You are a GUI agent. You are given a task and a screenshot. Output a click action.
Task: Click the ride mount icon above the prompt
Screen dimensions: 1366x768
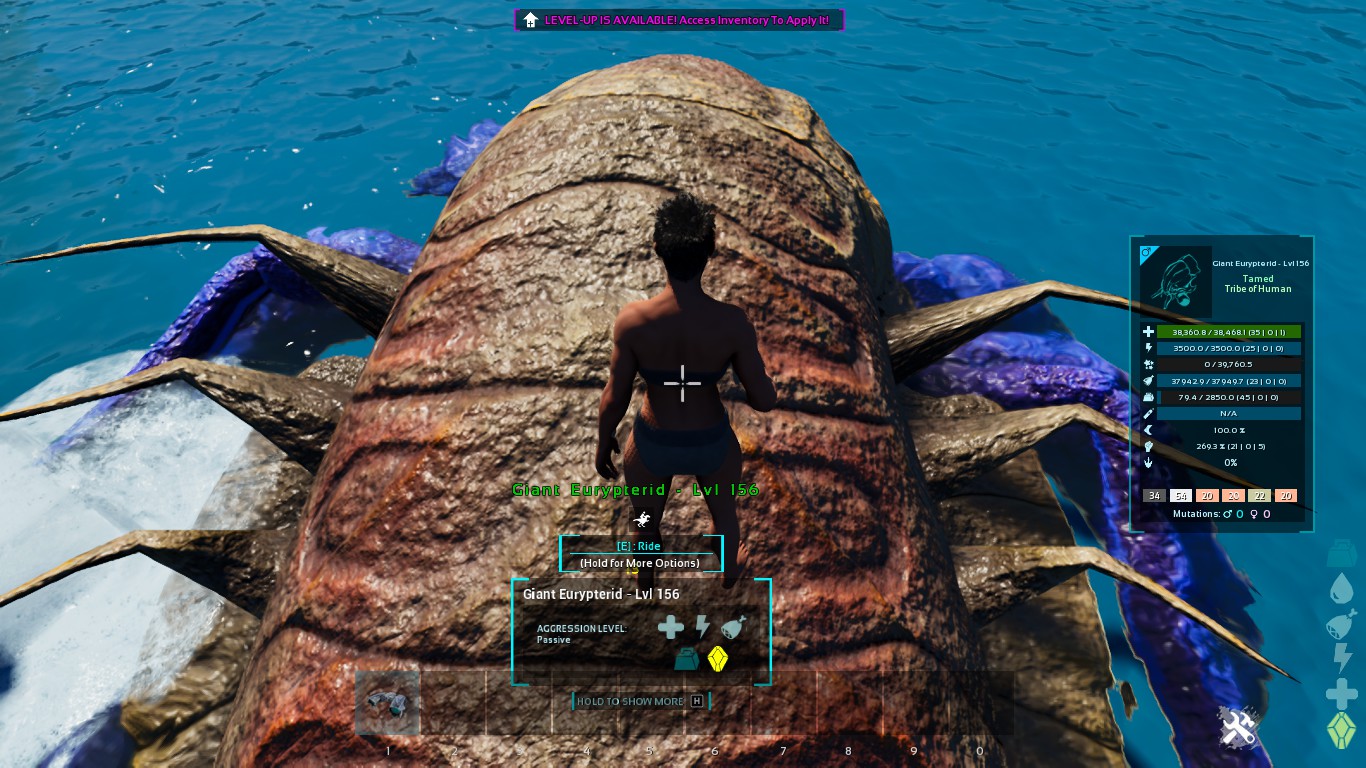point(641,519)
